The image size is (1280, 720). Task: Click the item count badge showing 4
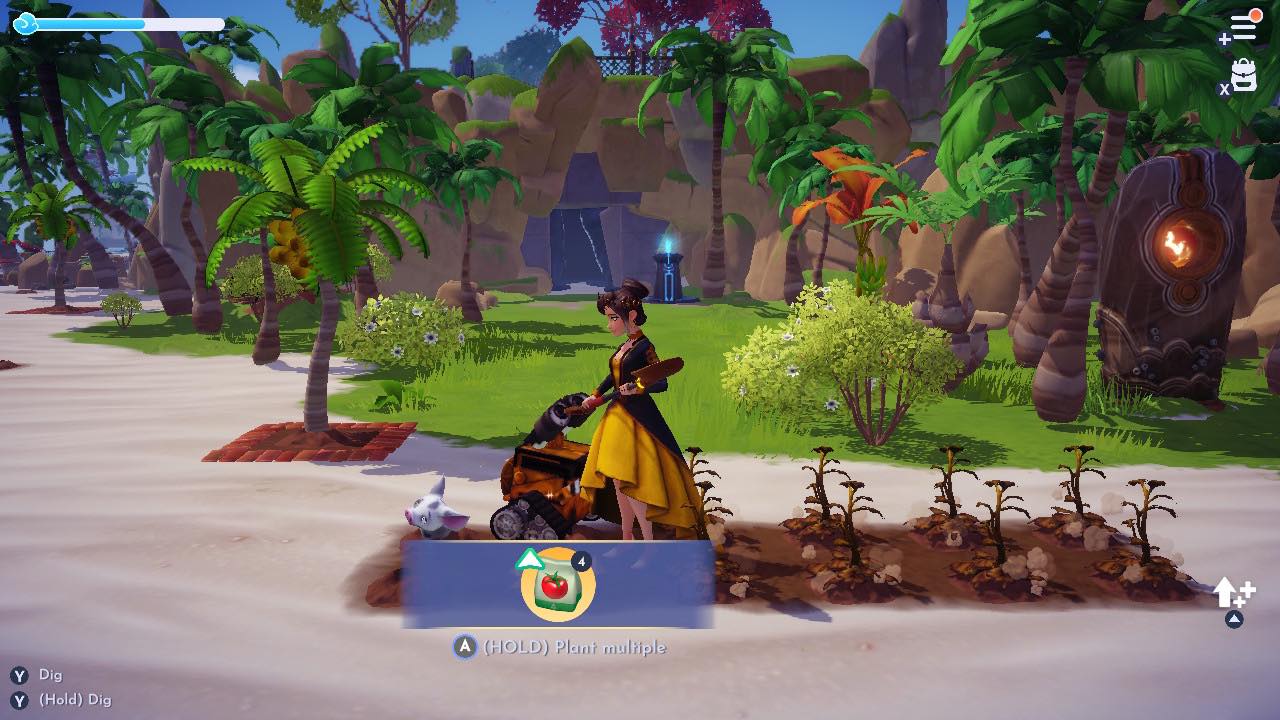click(x=584, y=562)
